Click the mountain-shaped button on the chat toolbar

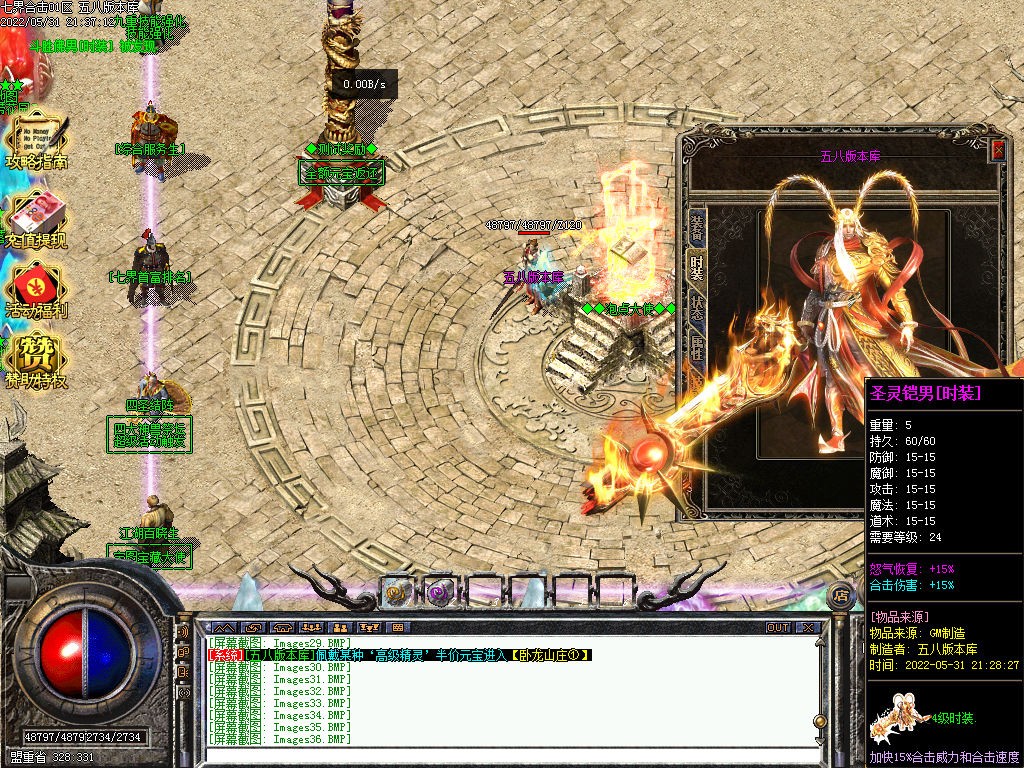click(222, 628)
